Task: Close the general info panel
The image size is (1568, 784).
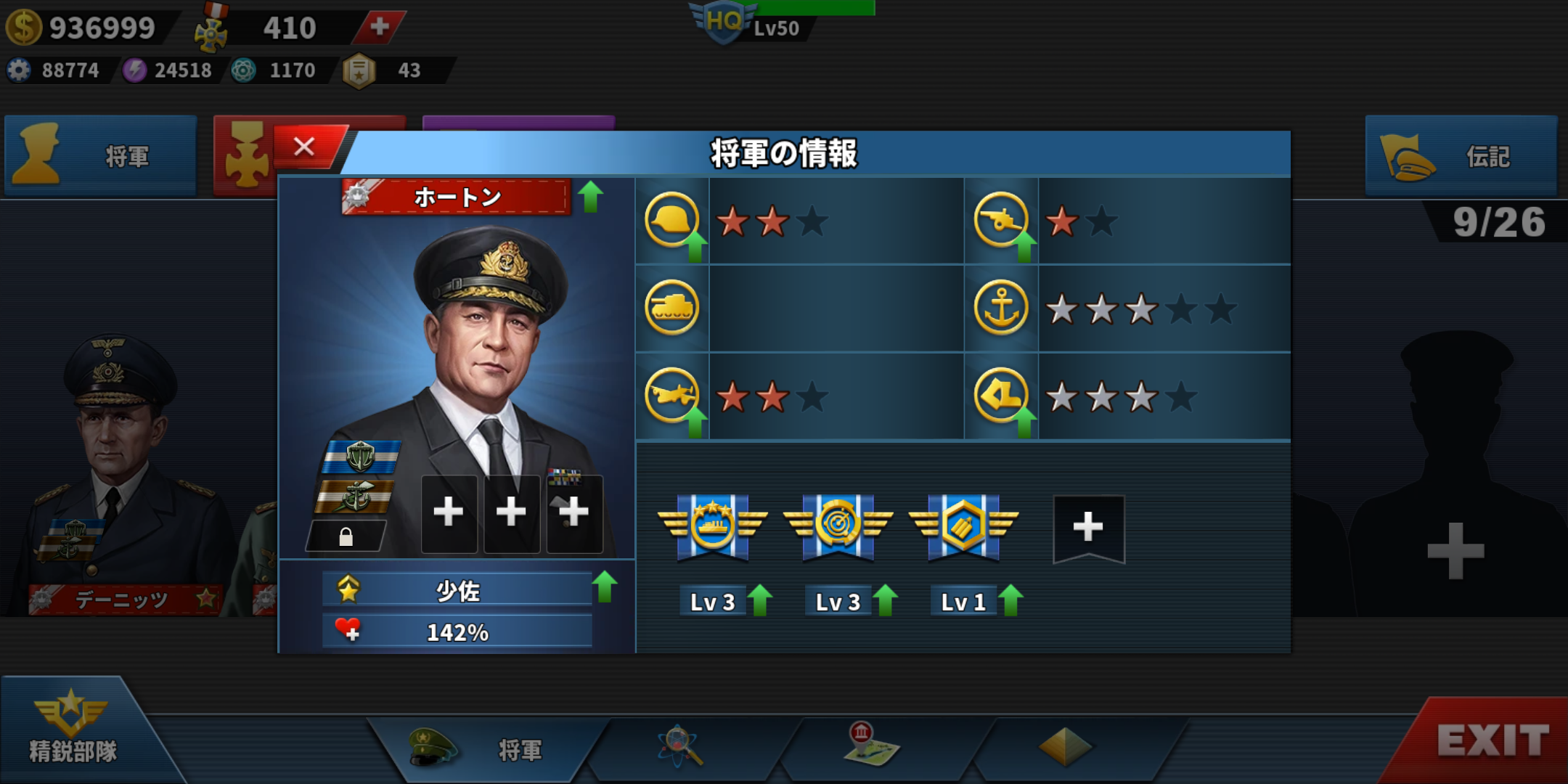Action: click(x=305, y=147)
